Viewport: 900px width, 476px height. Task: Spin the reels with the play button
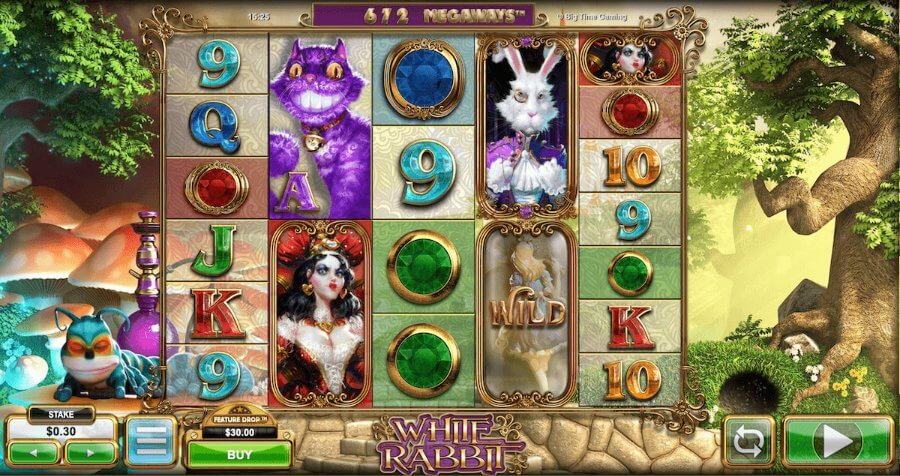click(x=838, y=440)
